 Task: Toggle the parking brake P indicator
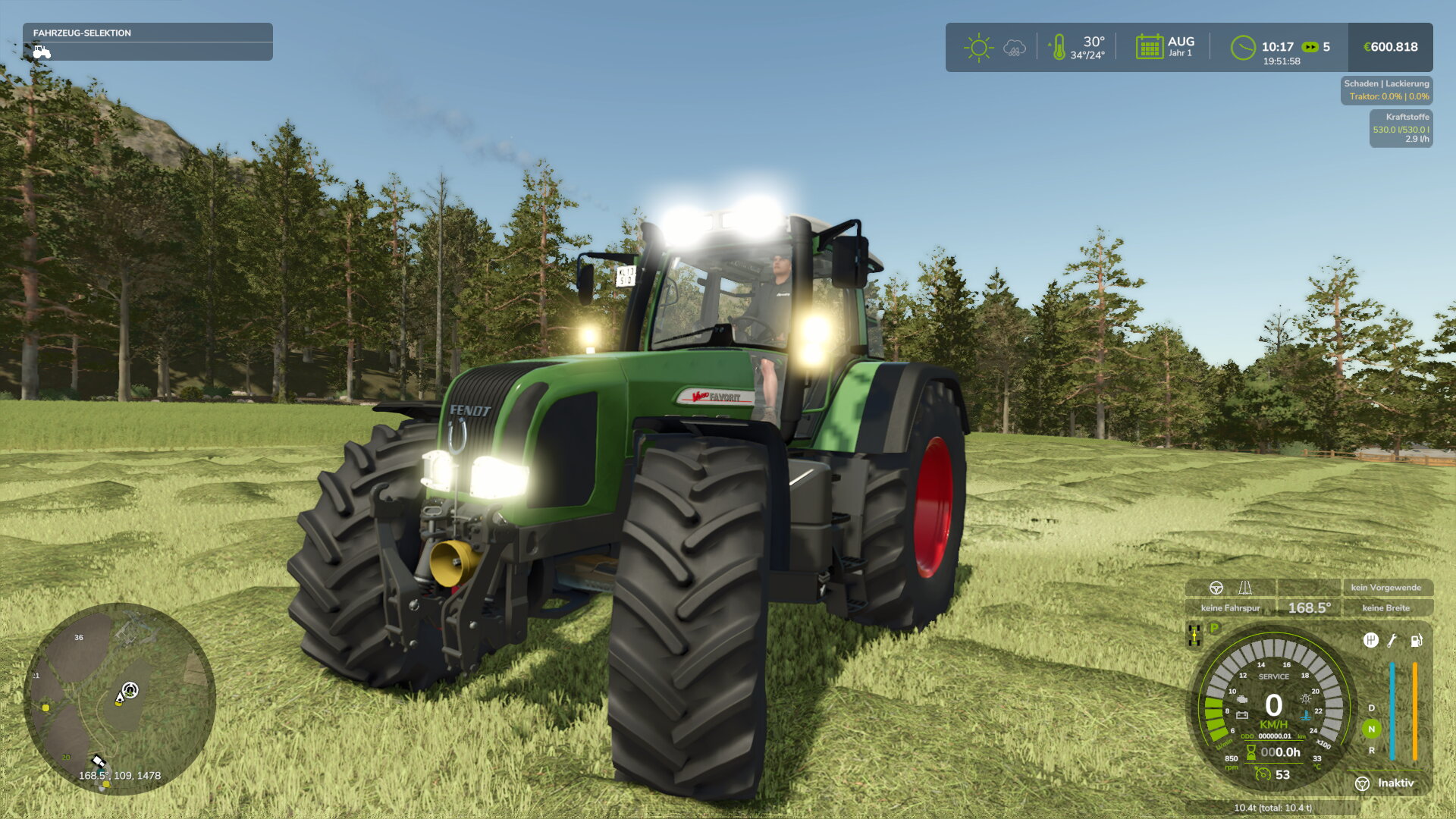[x=1213, y=628]
